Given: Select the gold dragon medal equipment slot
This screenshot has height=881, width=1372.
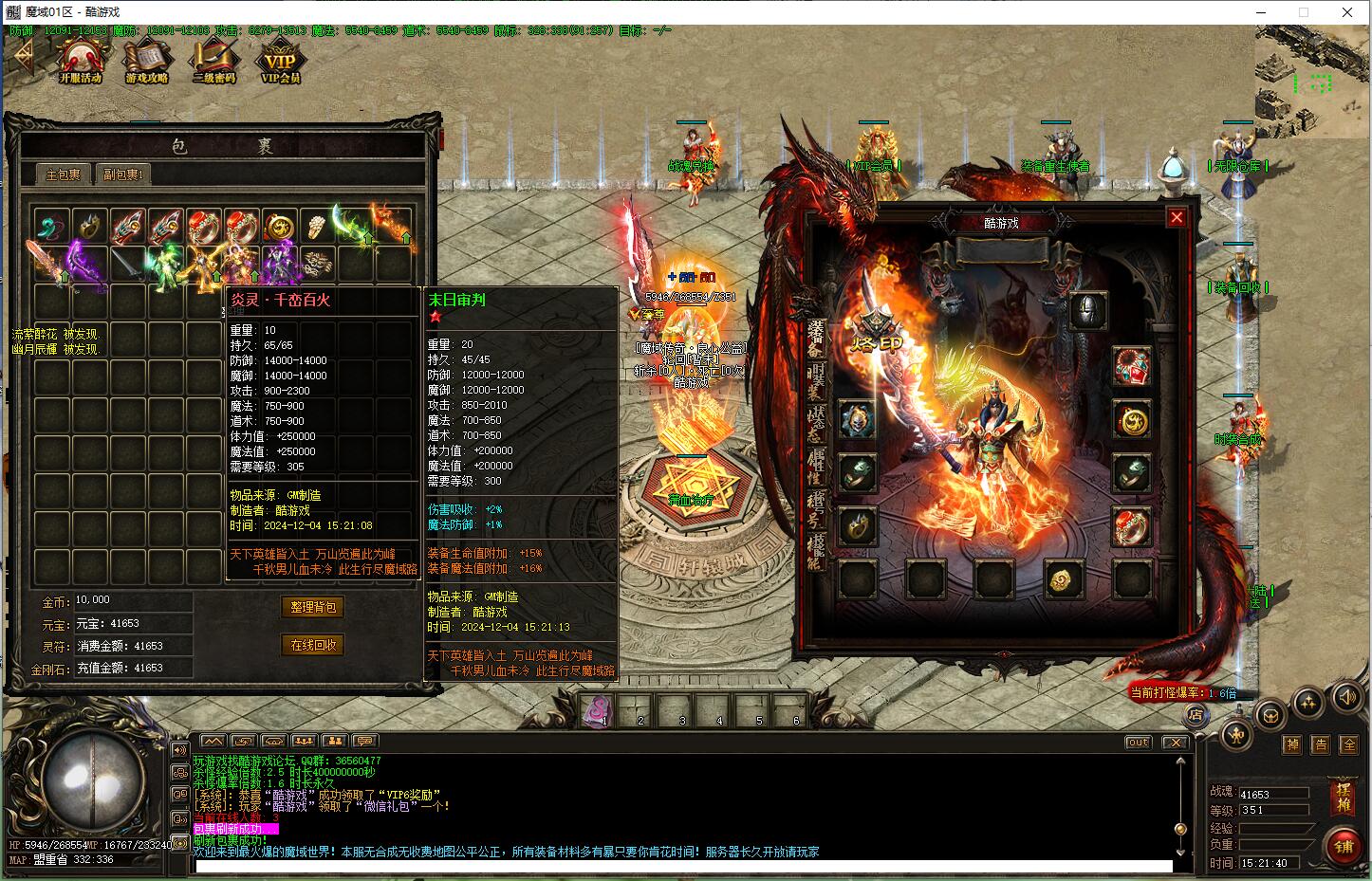Looking at the screenshot, I should (1131, 418).
